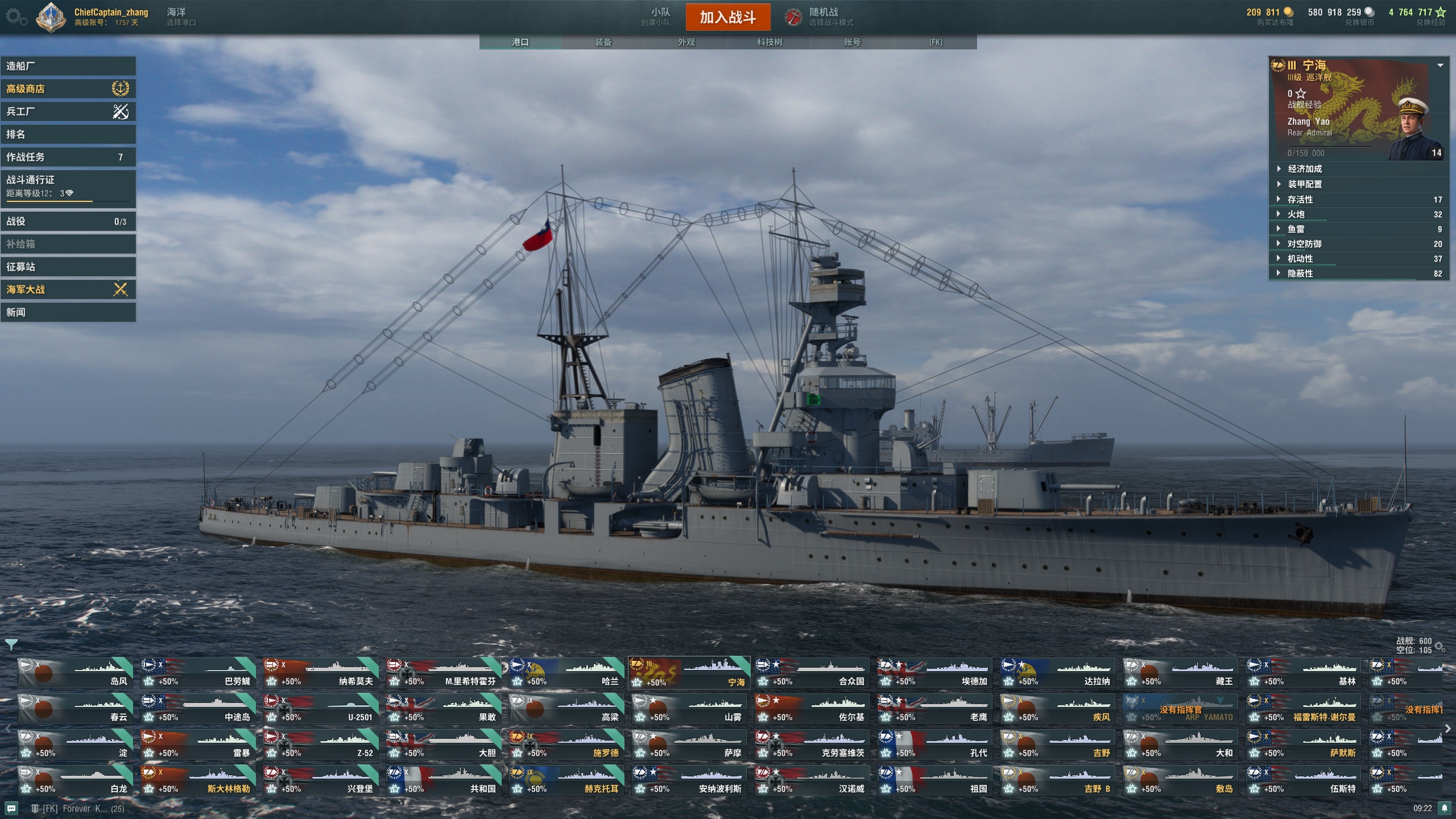Read the 新闻 news section
Viewport: 1456px width, 819px height.
click(68, 312)
